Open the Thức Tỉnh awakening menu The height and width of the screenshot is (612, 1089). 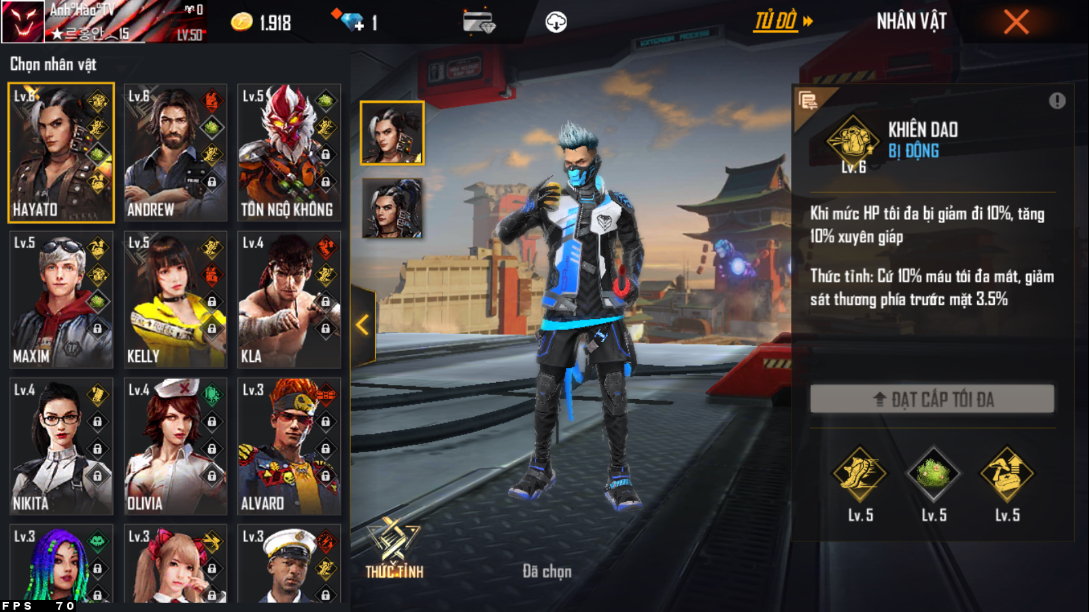[392, 549]
